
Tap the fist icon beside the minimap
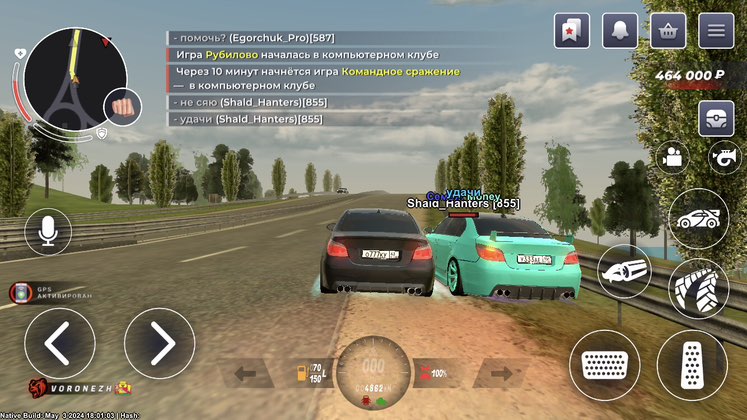(123, 103)
